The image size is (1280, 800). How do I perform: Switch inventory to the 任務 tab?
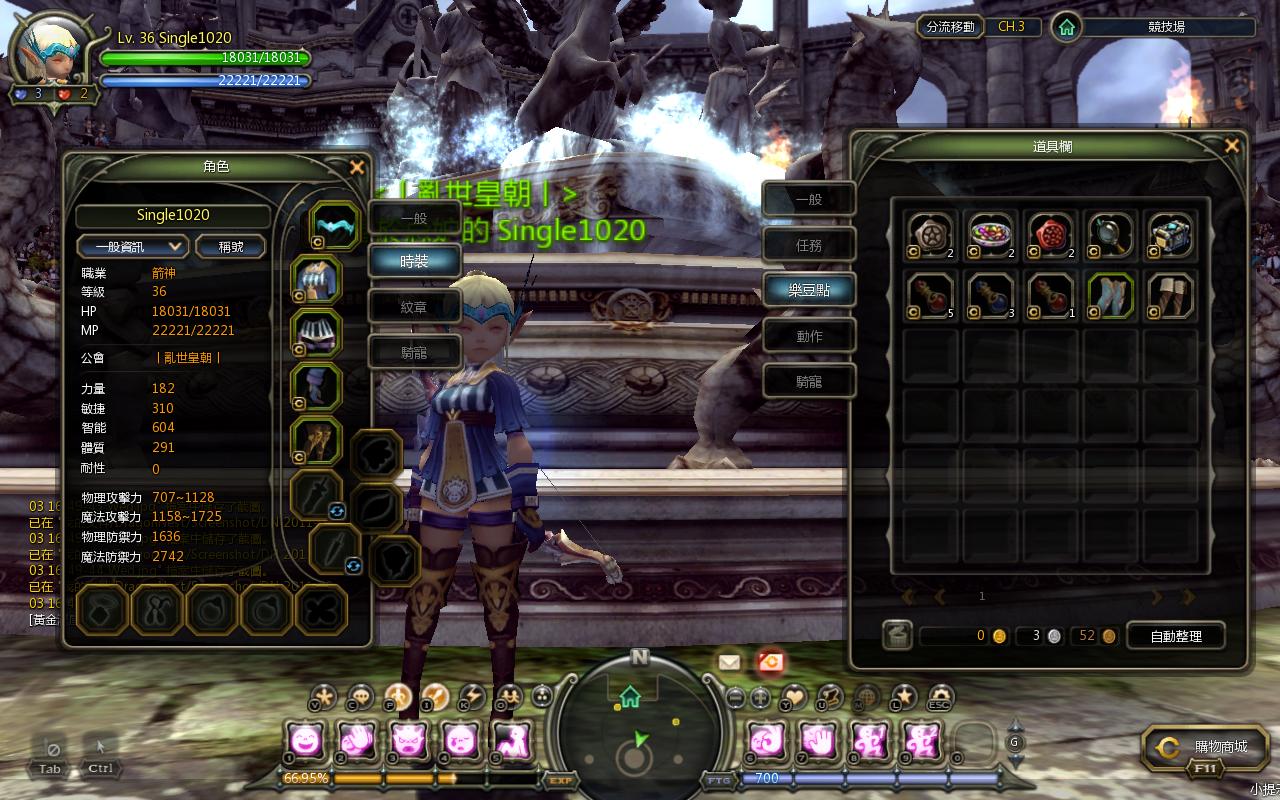[x=809, y=245]
